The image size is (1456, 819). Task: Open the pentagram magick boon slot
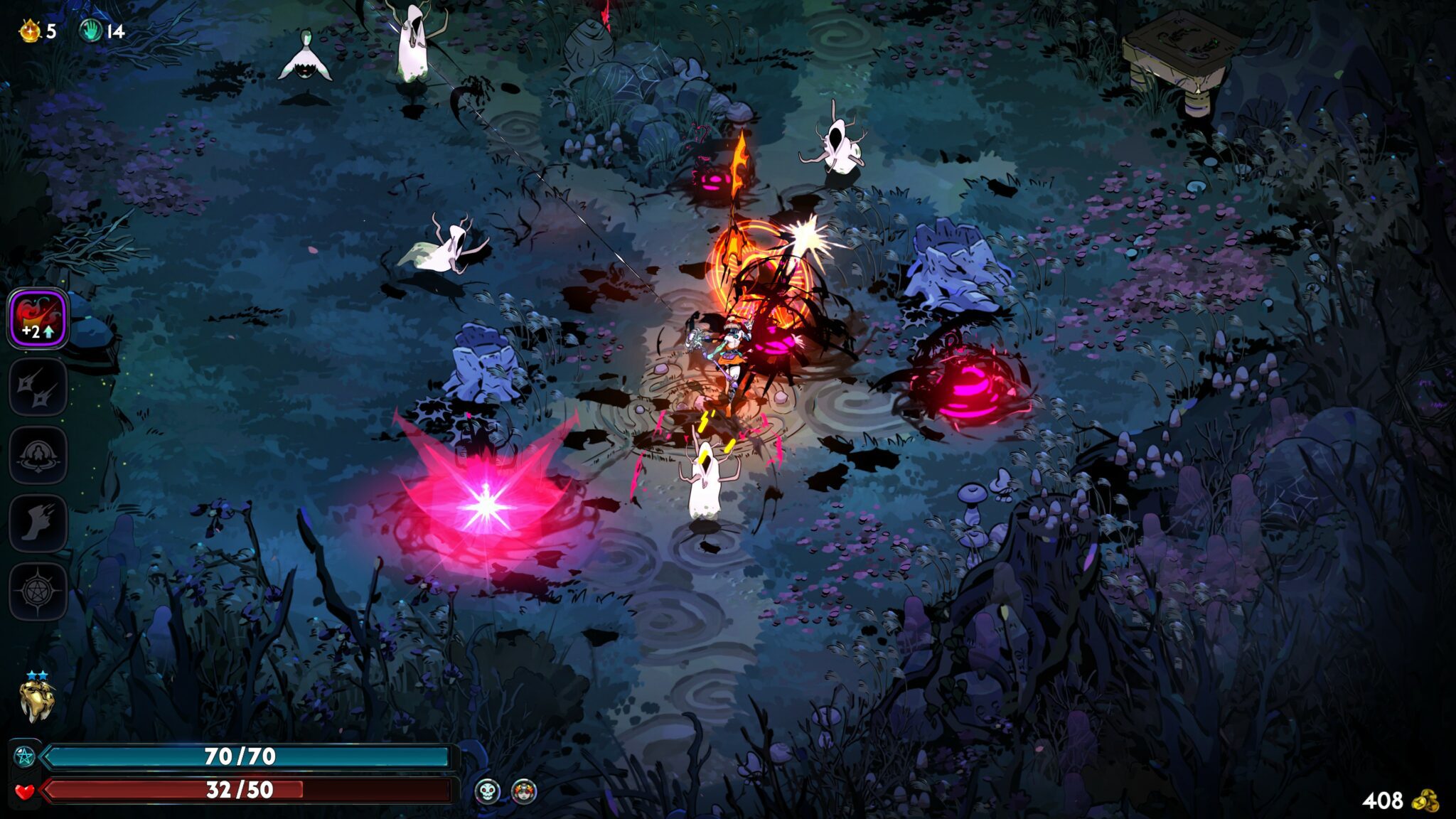38,591
